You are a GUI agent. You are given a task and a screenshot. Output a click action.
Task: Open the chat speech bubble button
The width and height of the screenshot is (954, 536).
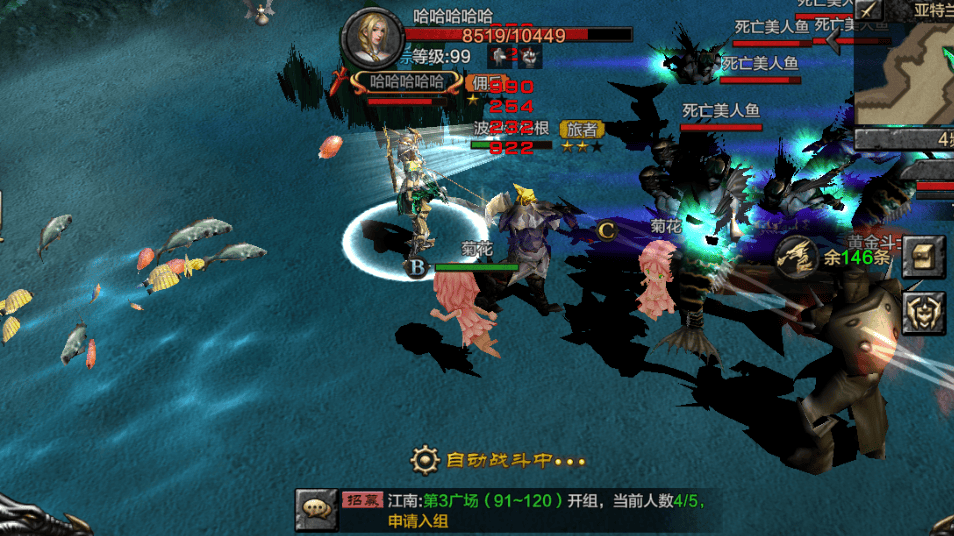[316, 509]
